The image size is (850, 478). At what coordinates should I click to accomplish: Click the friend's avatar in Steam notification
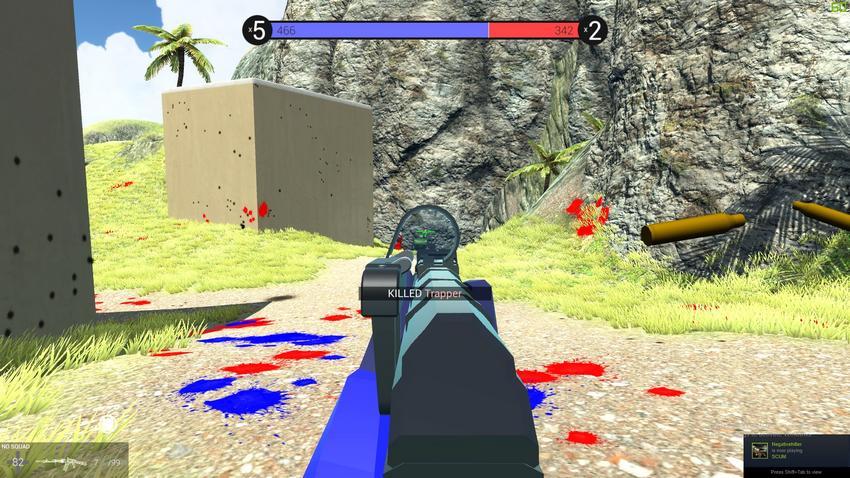pyautogui.click(x=760, y=450)
